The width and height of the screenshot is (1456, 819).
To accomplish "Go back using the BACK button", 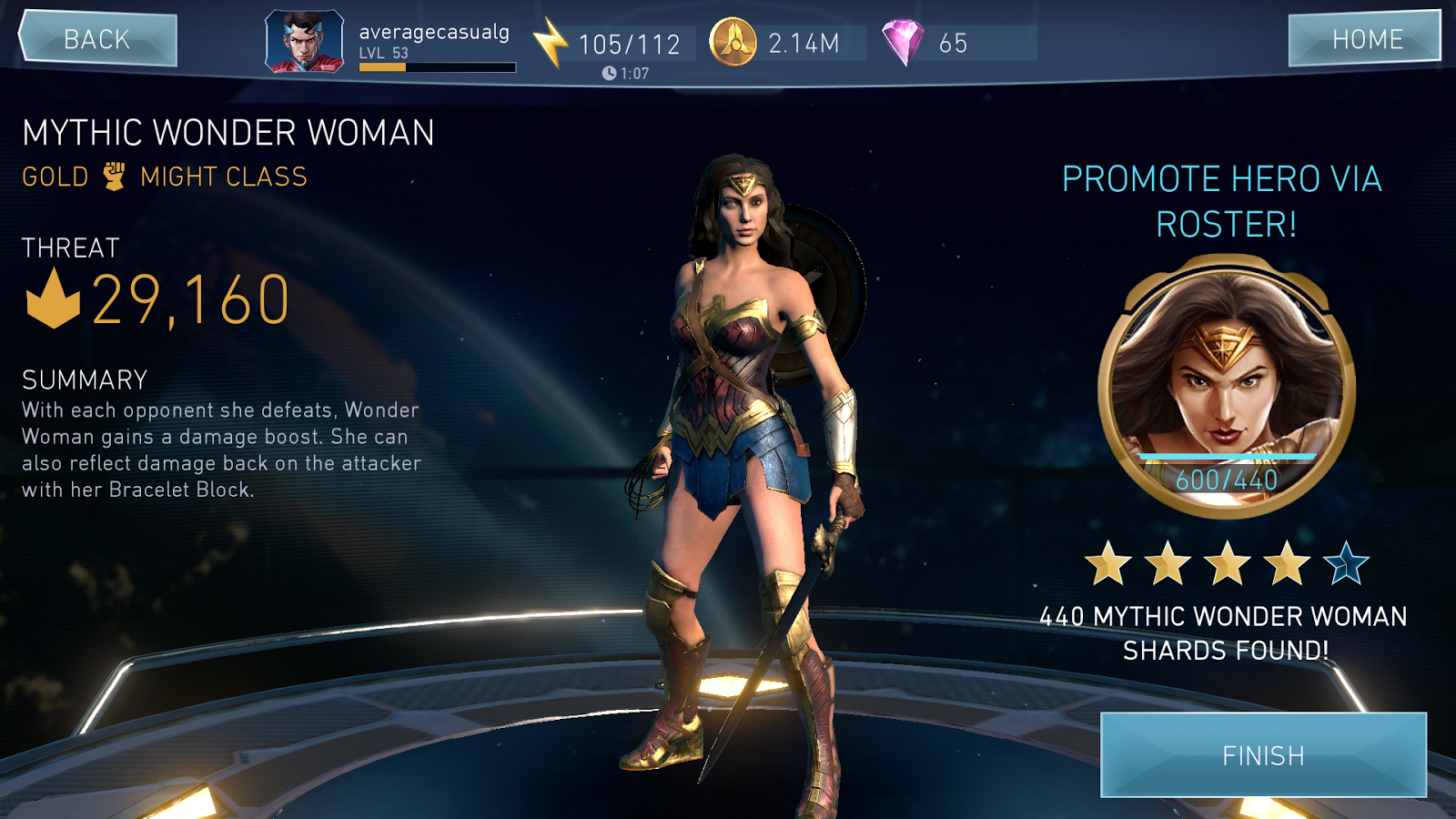I will pyautogui.click(x=97, y=39).
